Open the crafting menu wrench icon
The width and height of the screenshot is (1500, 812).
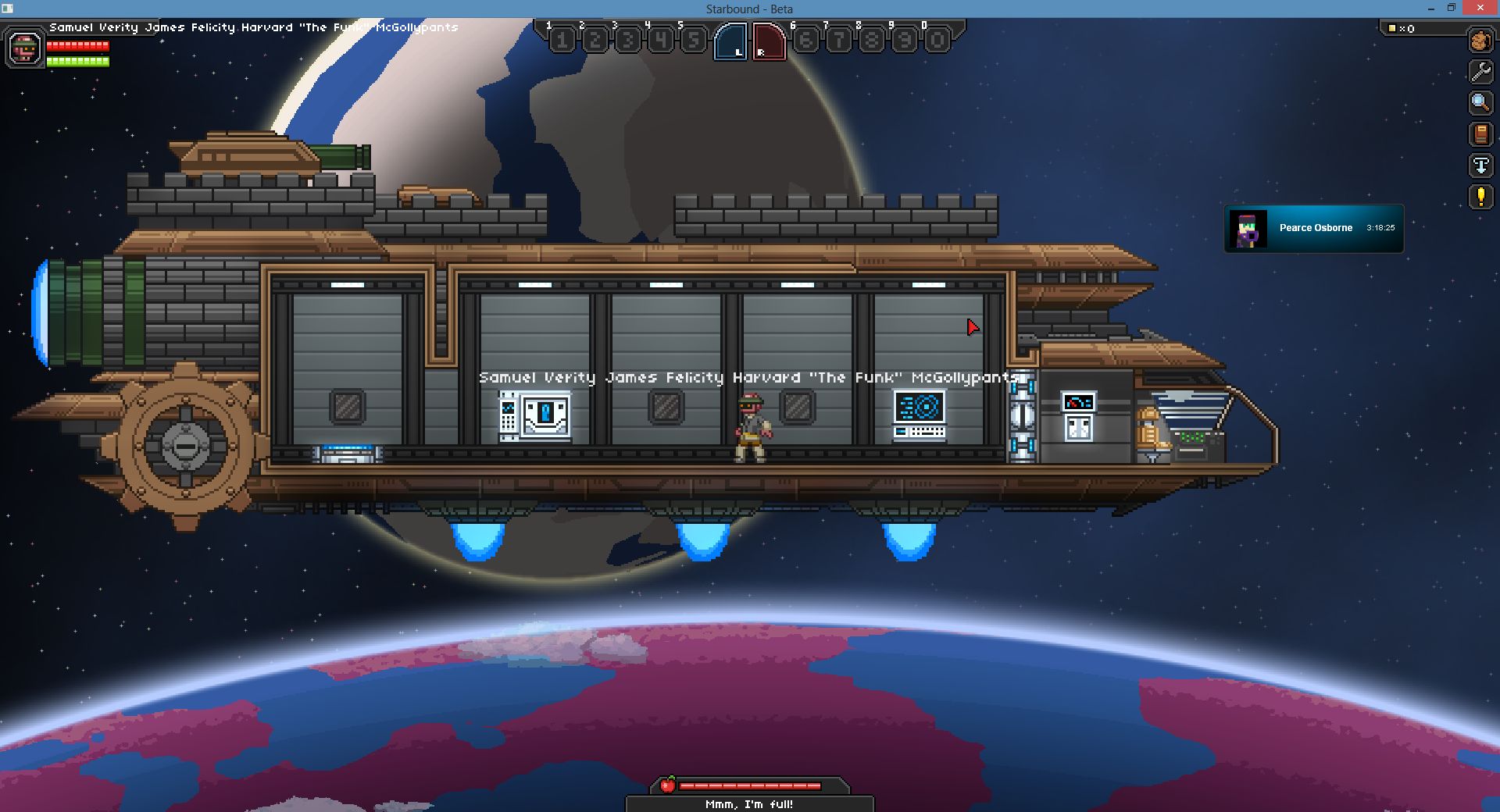tap(1479, 69)
